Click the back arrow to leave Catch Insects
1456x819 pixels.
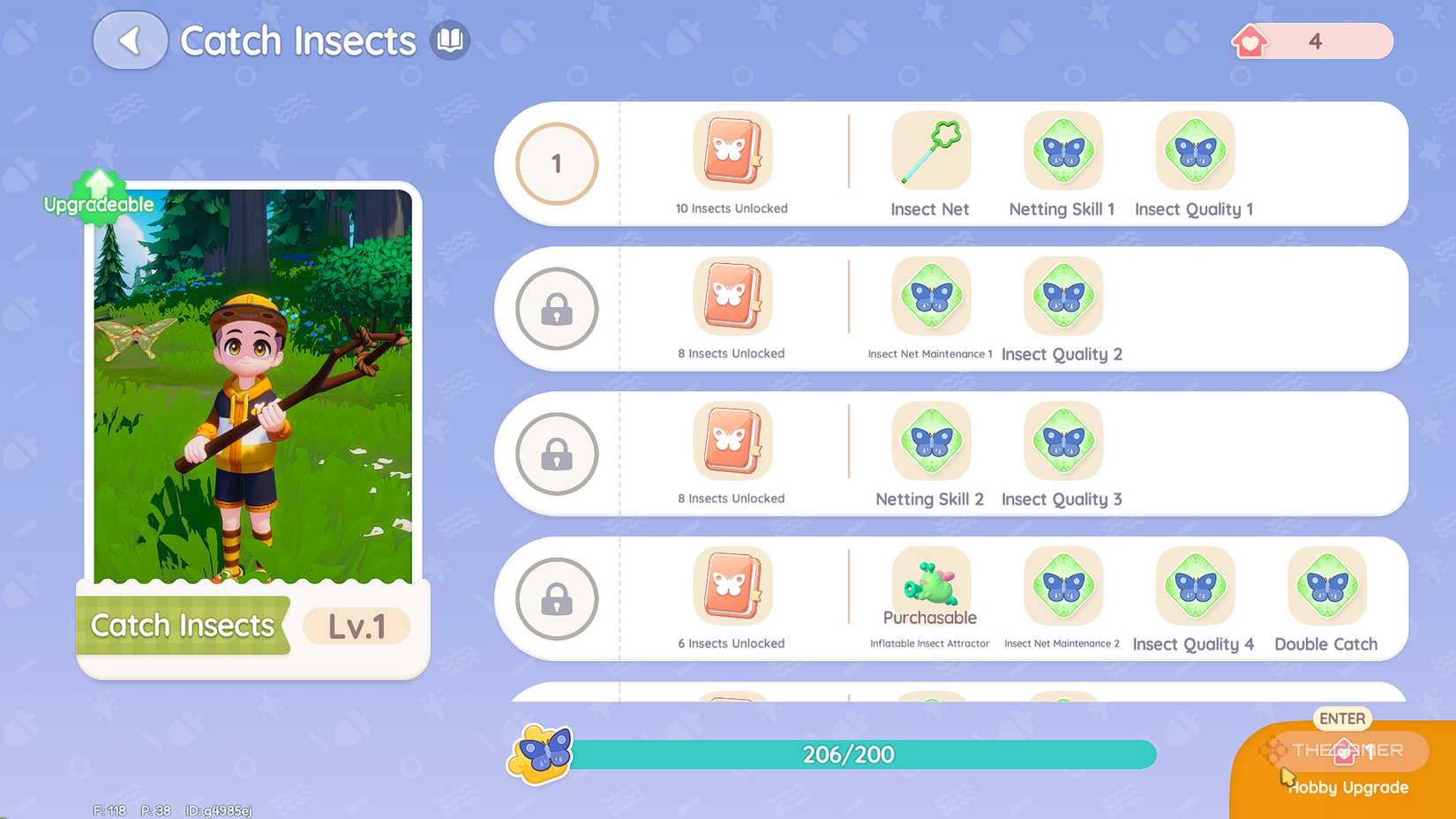[130, 41]
